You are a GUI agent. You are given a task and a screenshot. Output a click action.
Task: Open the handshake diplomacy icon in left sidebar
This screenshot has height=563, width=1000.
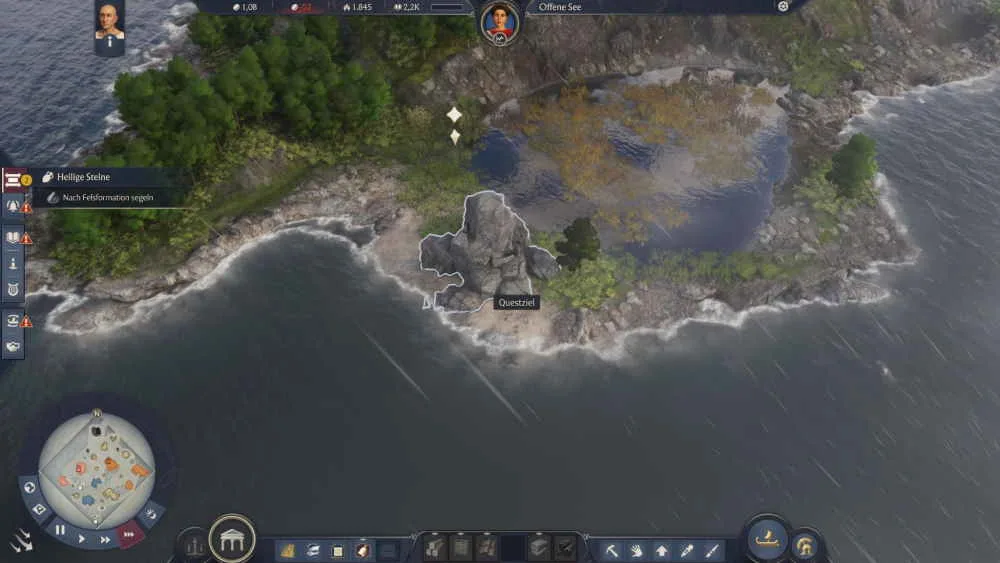click(x=13, y=347)
